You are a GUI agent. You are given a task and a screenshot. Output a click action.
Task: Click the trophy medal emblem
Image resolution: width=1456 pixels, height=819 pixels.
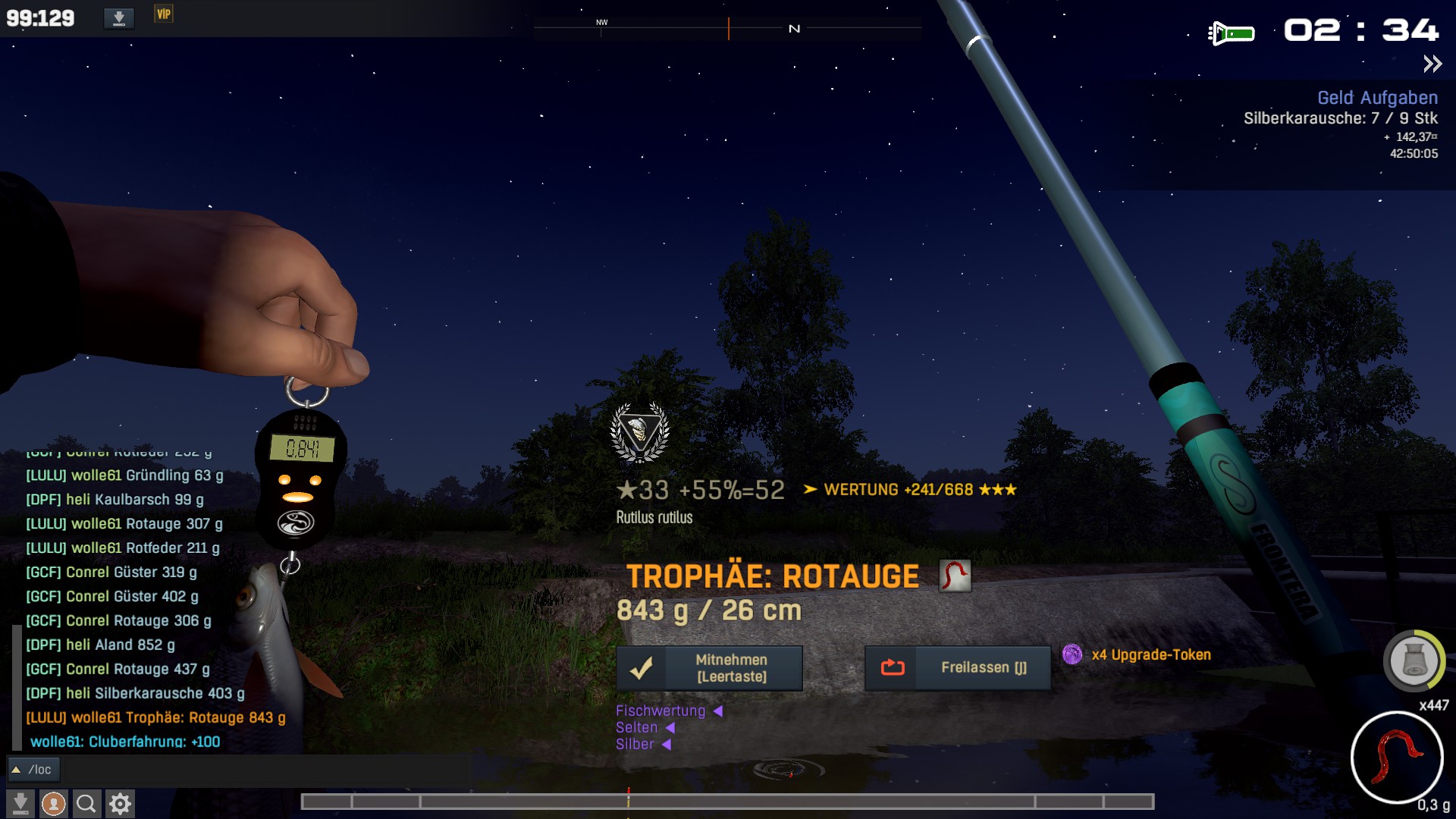point(639,432)
